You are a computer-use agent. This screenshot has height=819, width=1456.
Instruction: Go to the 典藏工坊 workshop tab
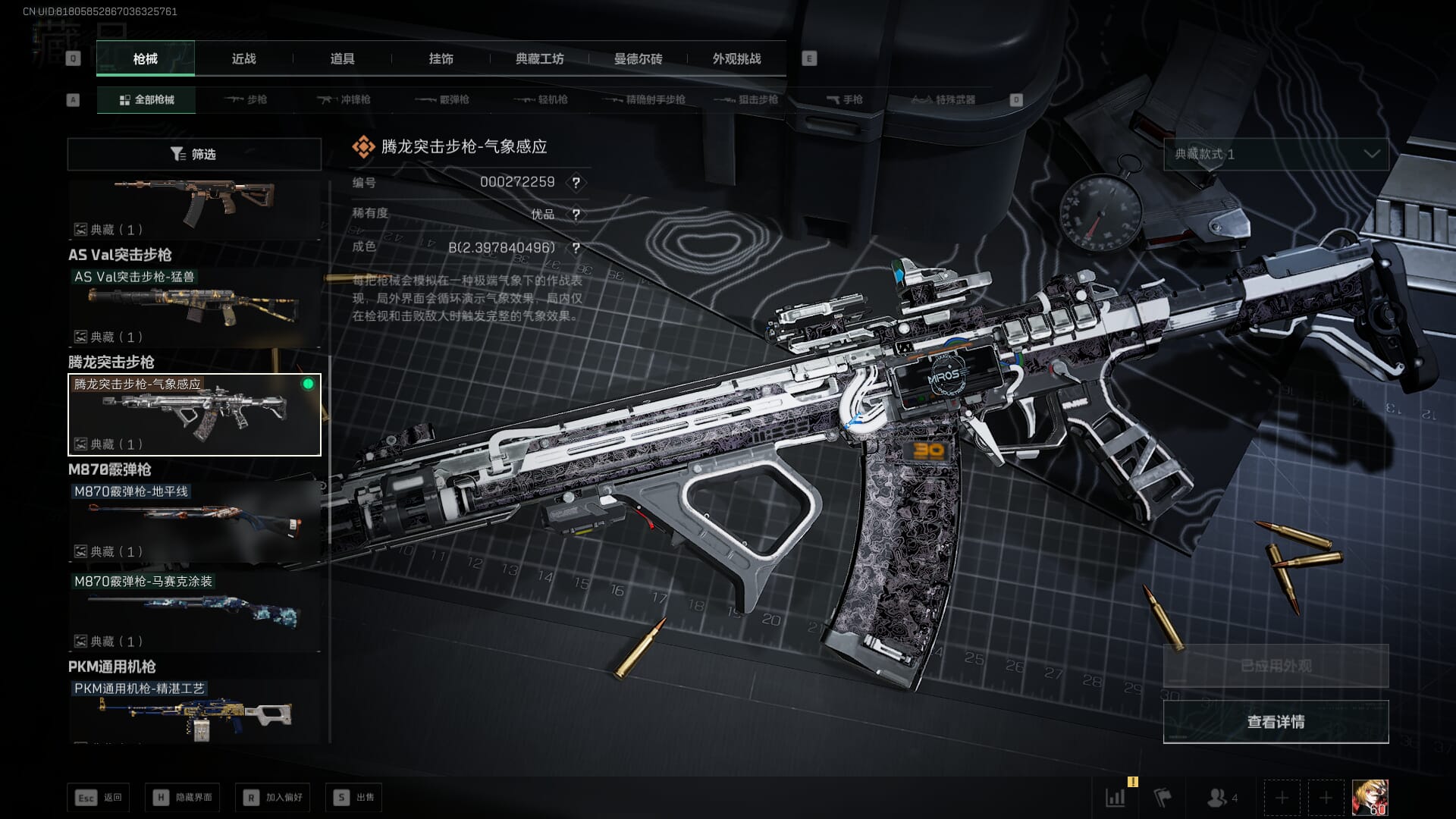click(539, 58)
